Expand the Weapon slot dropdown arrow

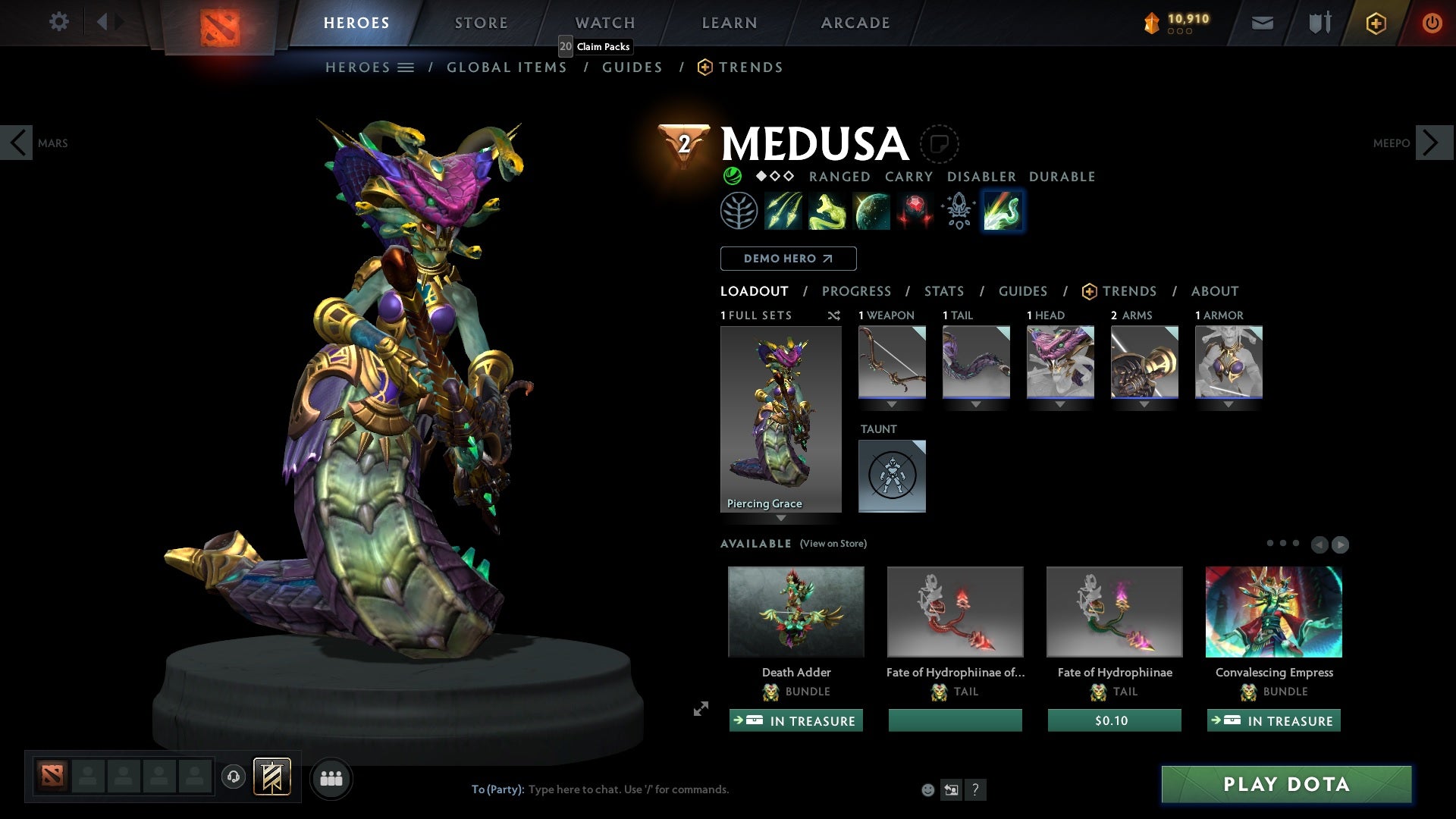pos(892,404)
